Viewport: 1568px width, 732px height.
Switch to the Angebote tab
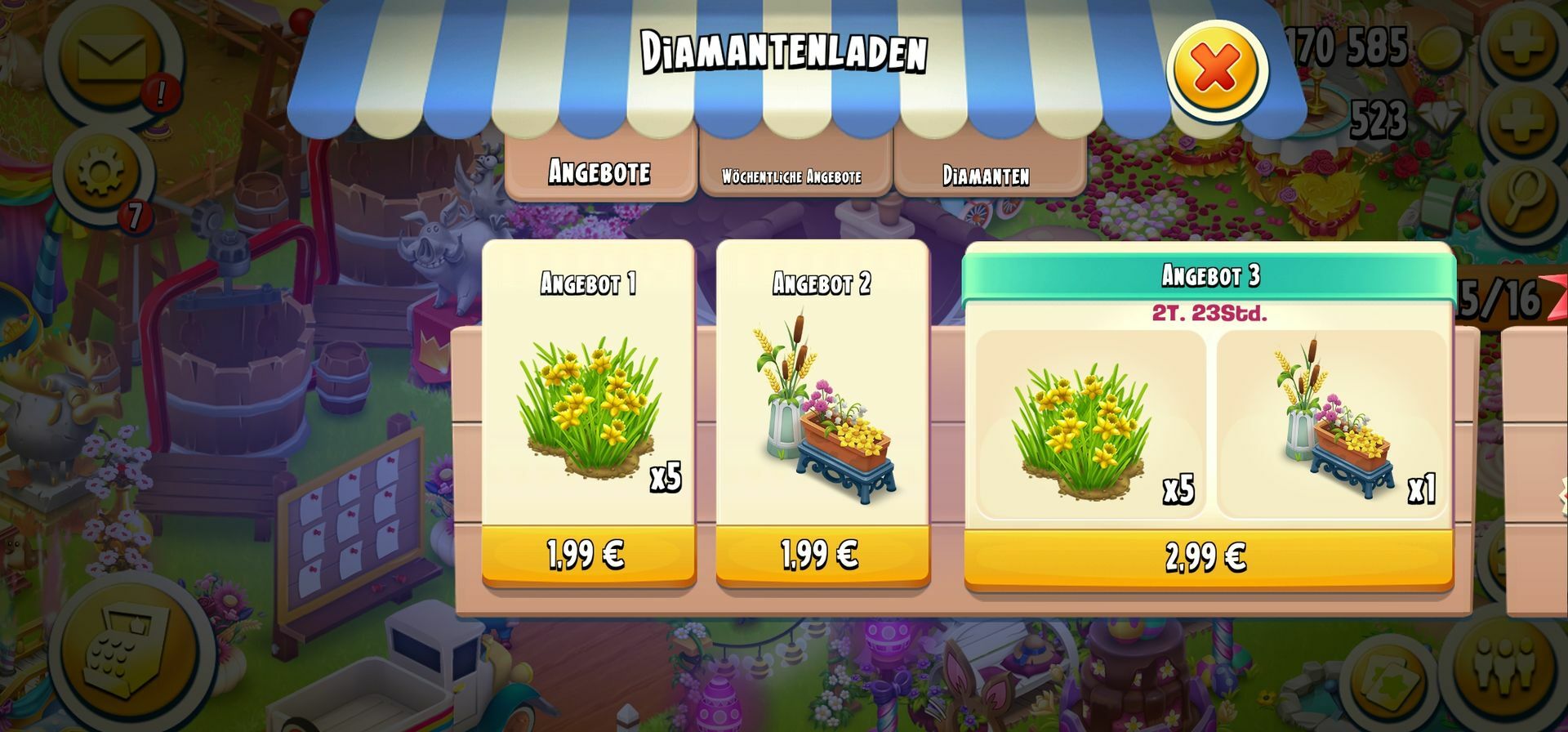(x=600, y=172)
